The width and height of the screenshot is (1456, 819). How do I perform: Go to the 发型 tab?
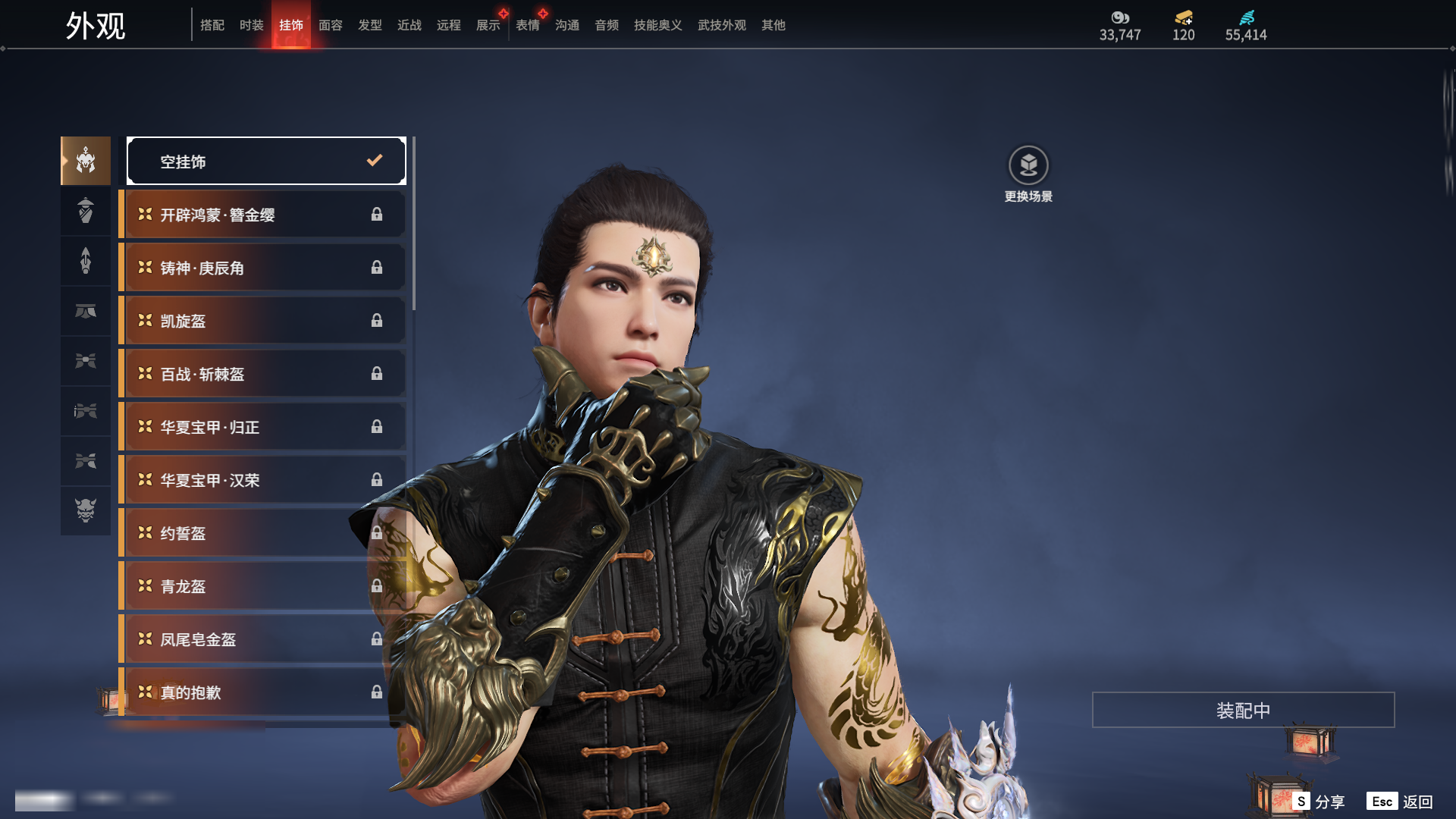[369, 25]
